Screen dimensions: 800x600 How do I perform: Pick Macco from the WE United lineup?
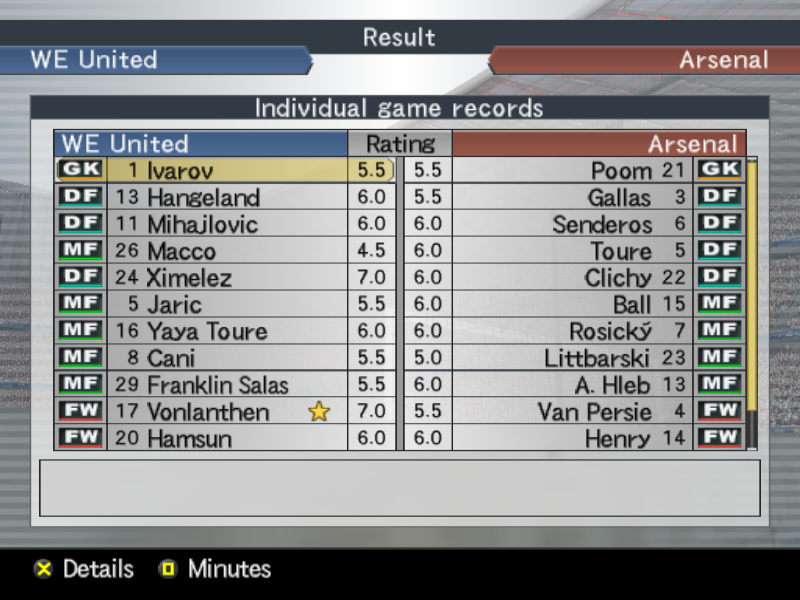point(200,251)
